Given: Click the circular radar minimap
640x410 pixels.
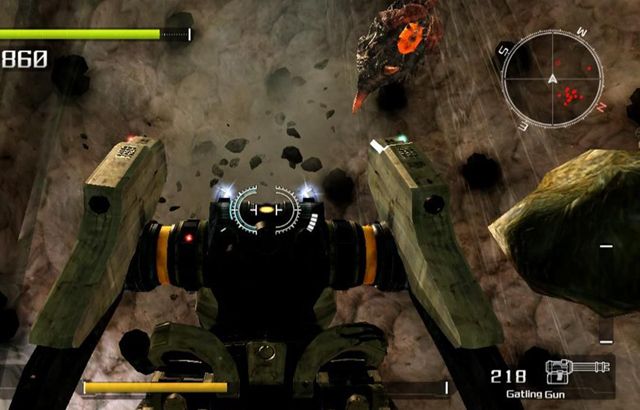Looking at the screenshot, I should click(x=553, y=76).
